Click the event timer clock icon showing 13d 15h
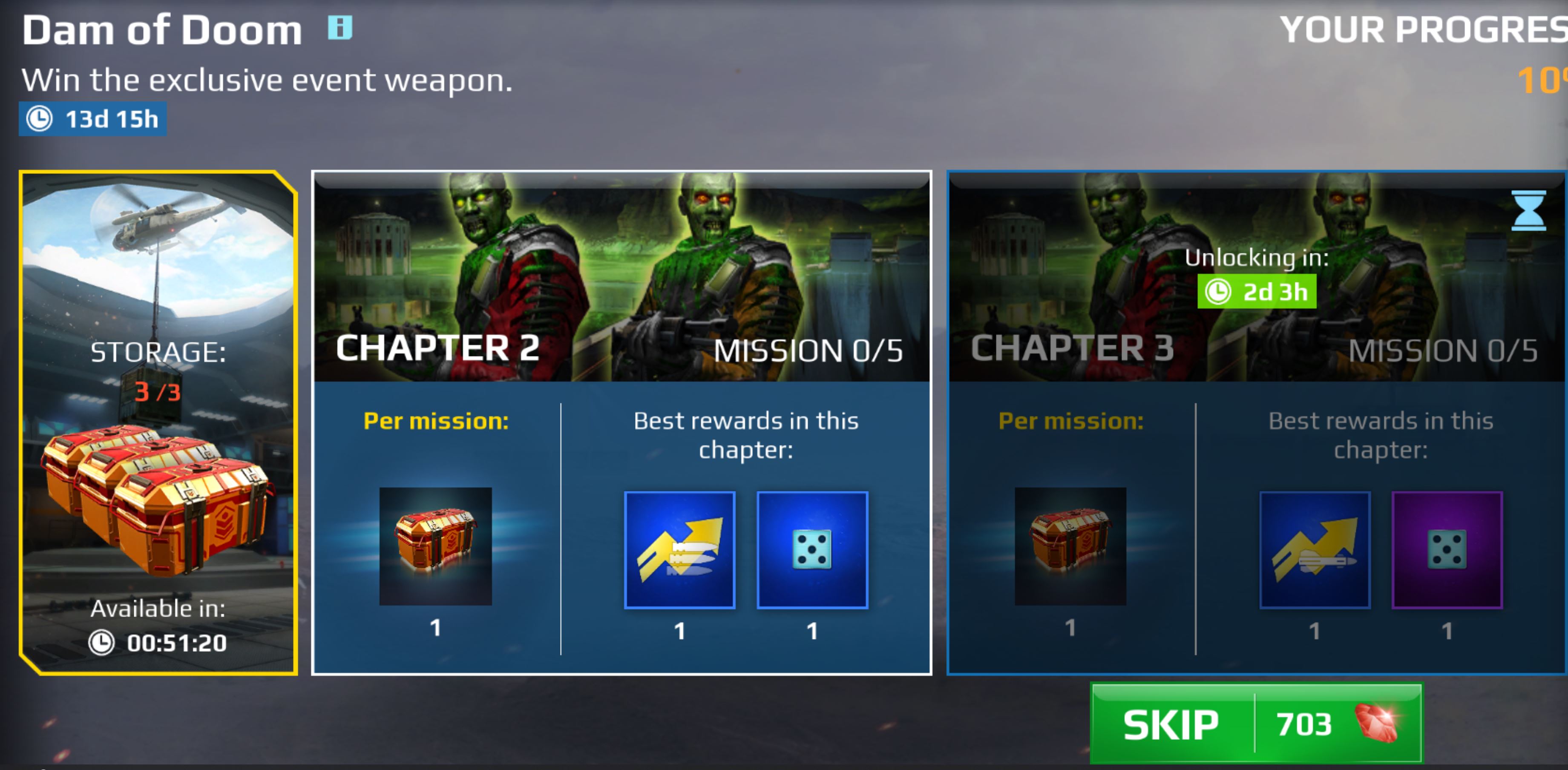Image resolution: width=1568 pixels, height=770 pixels. coord(40,119)
